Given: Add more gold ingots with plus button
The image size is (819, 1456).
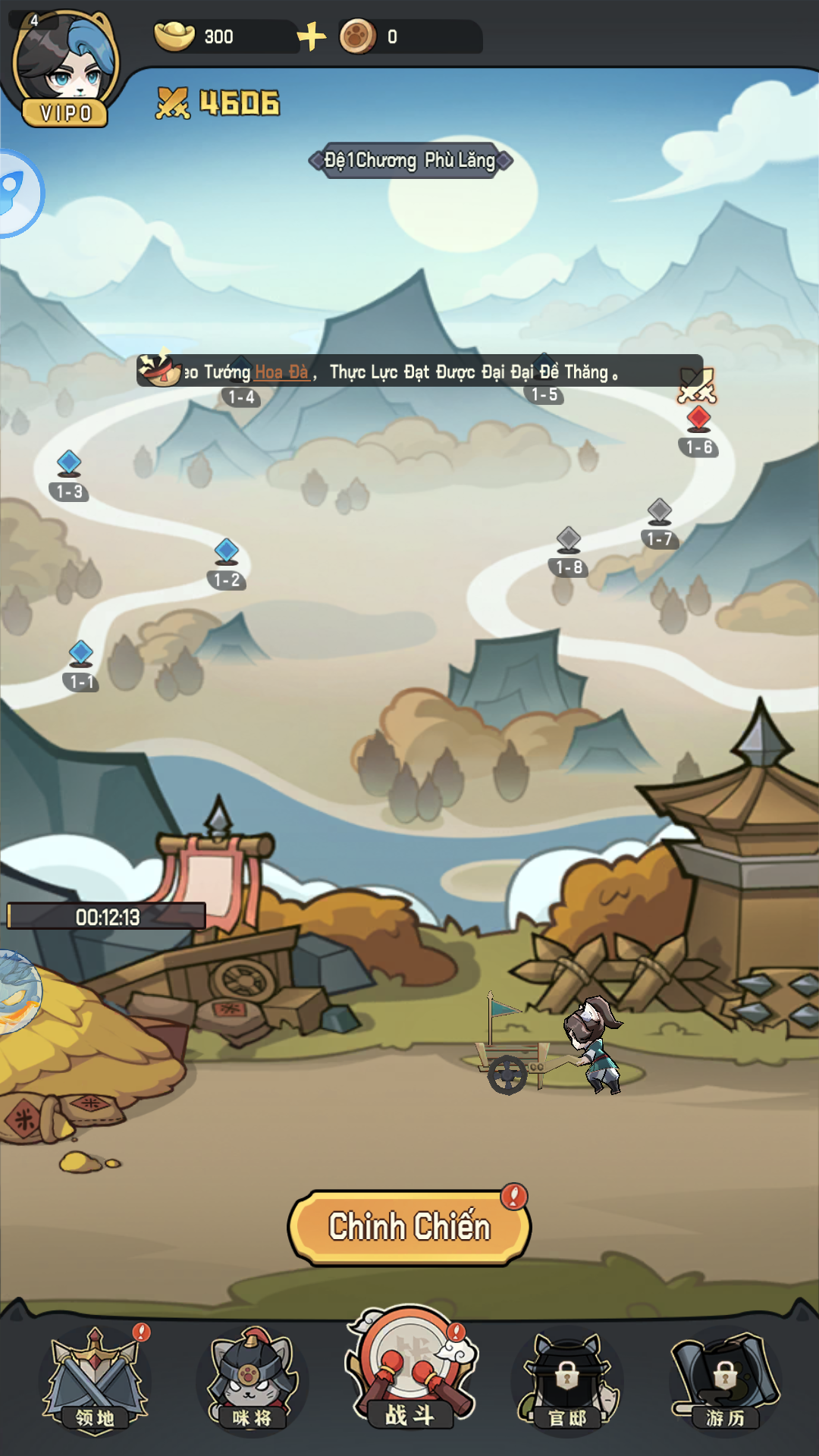Looking at the screenshot, I should [x=311, y=36].
